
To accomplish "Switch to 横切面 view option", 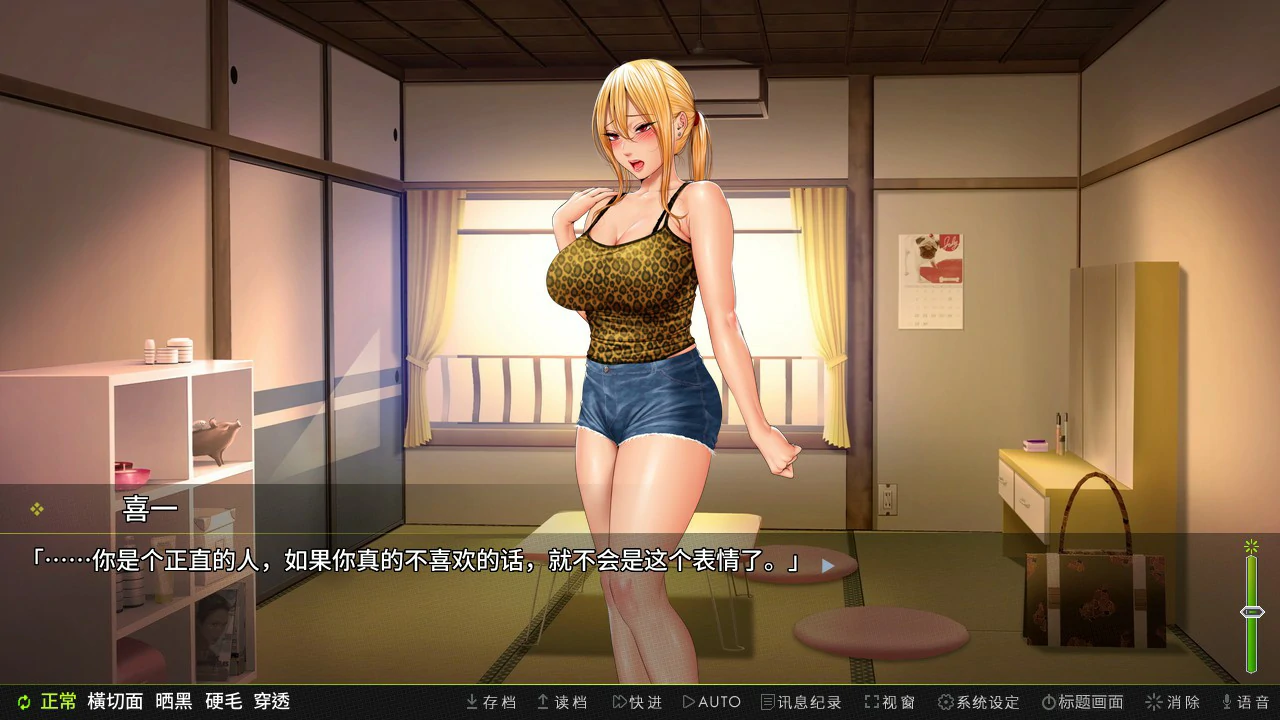I will 115,702.
